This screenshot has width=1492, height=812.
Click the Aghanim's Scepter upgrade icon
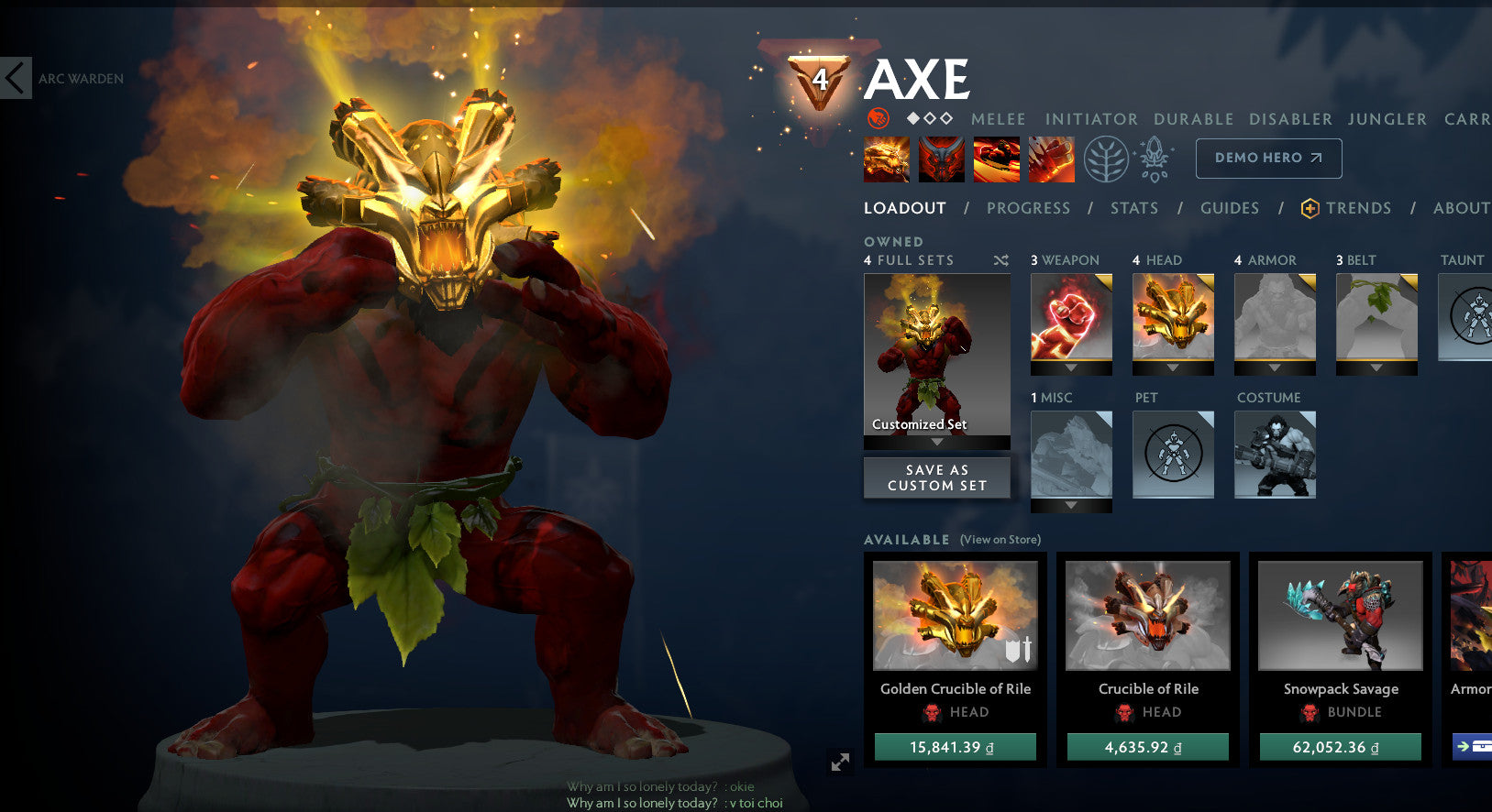click(x=1154, y=158)
